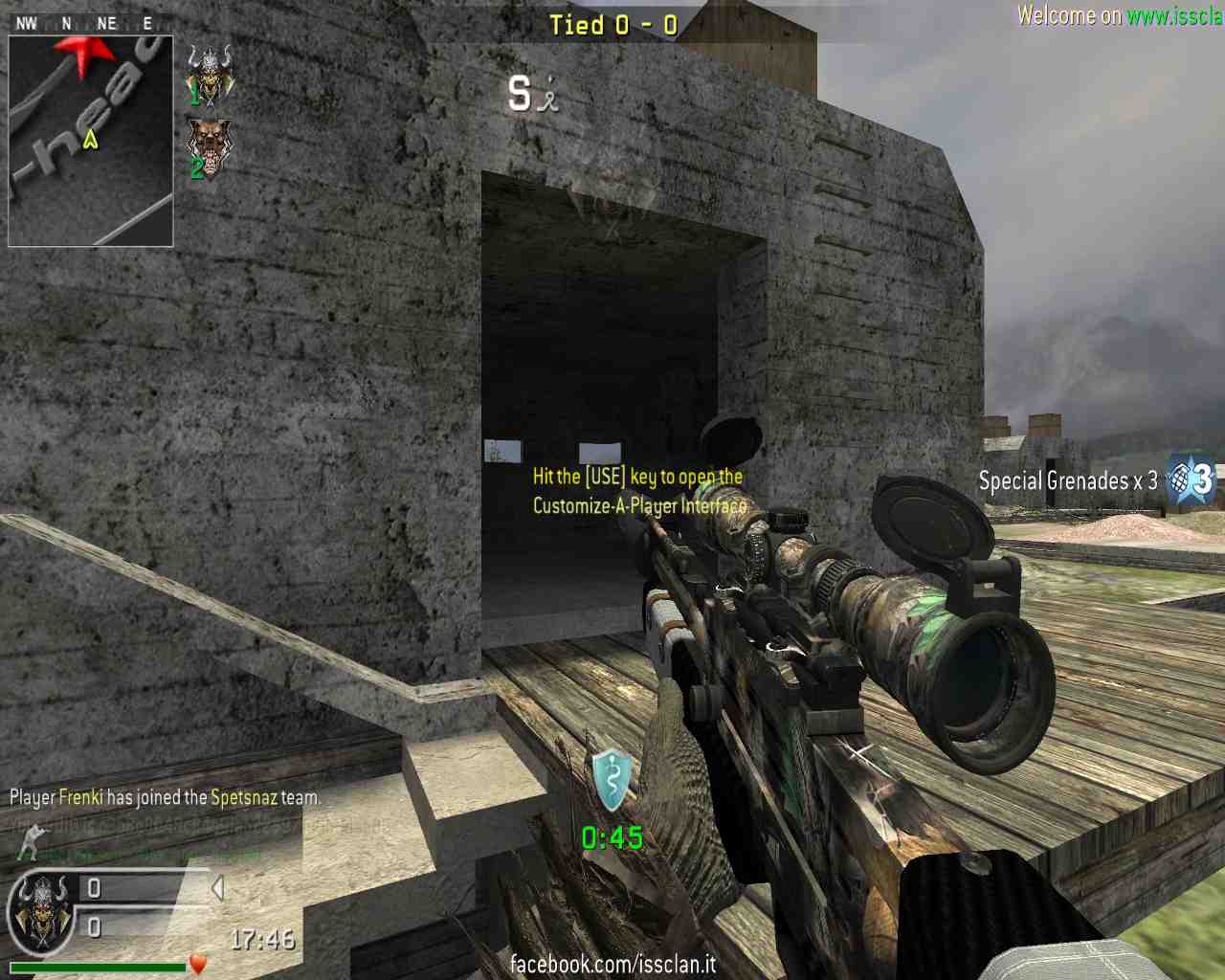Click the Special Grenades star icon
This screenshot has height=980, width=1225.
pos(1192,479)
